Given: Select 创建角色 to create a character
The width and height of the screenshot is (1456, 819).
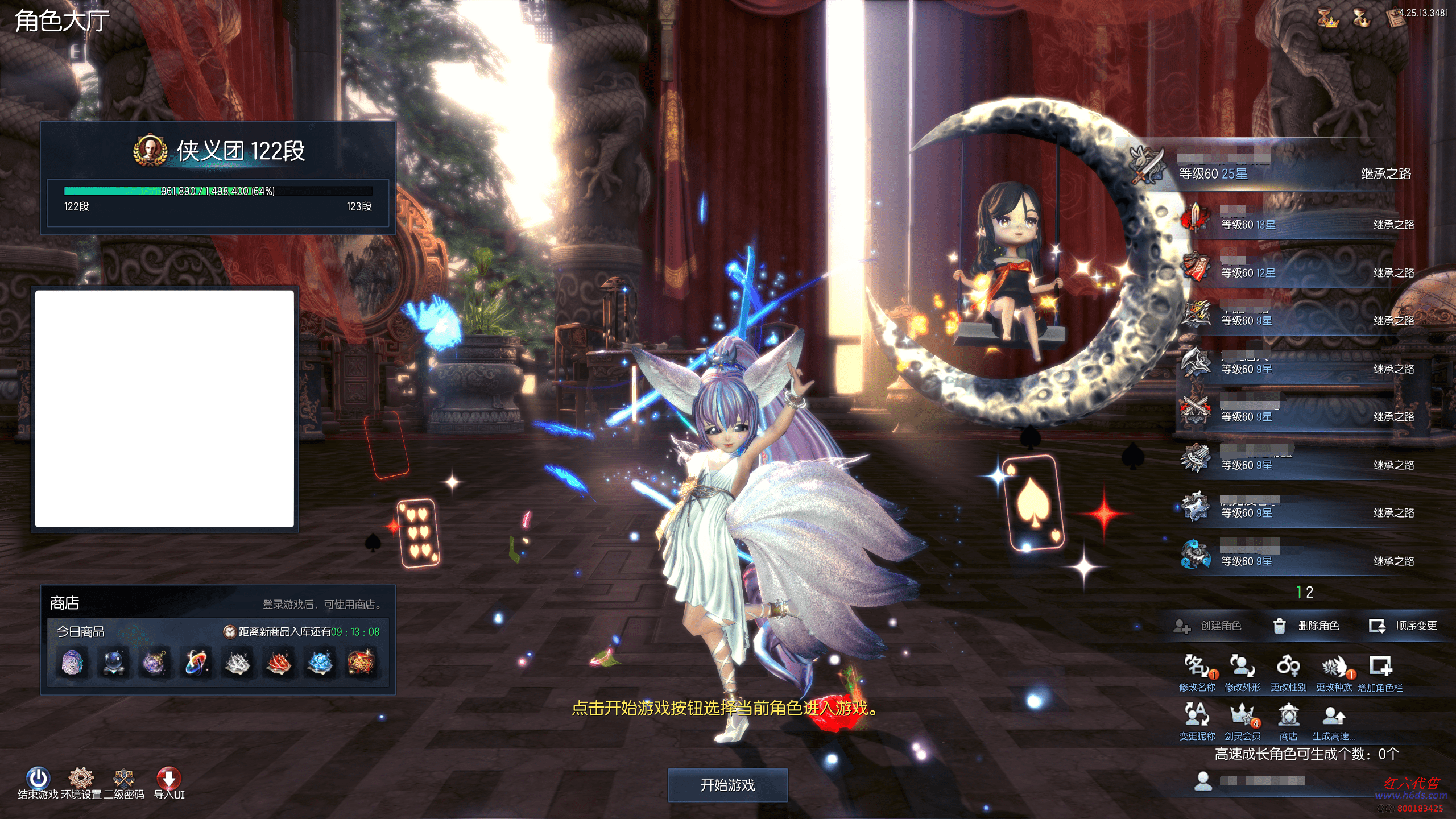Looking at the screenshot, I should [x=1208, y=626].
